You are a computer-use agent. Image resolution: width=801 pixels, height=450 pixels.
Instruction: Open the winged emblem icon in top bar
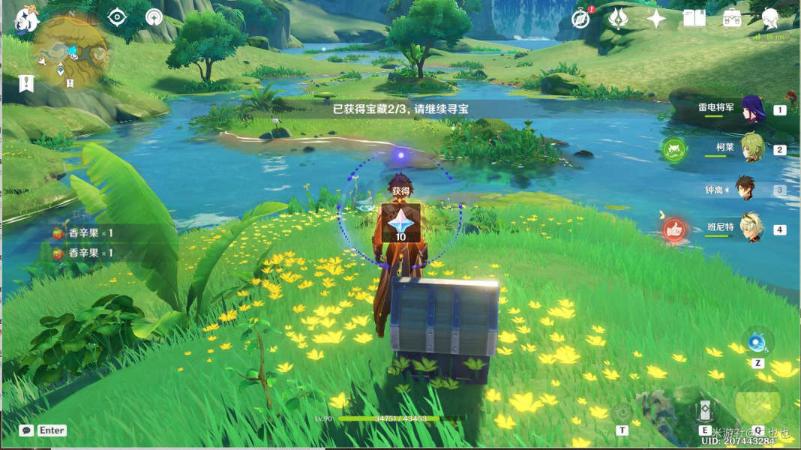[618, 18]
